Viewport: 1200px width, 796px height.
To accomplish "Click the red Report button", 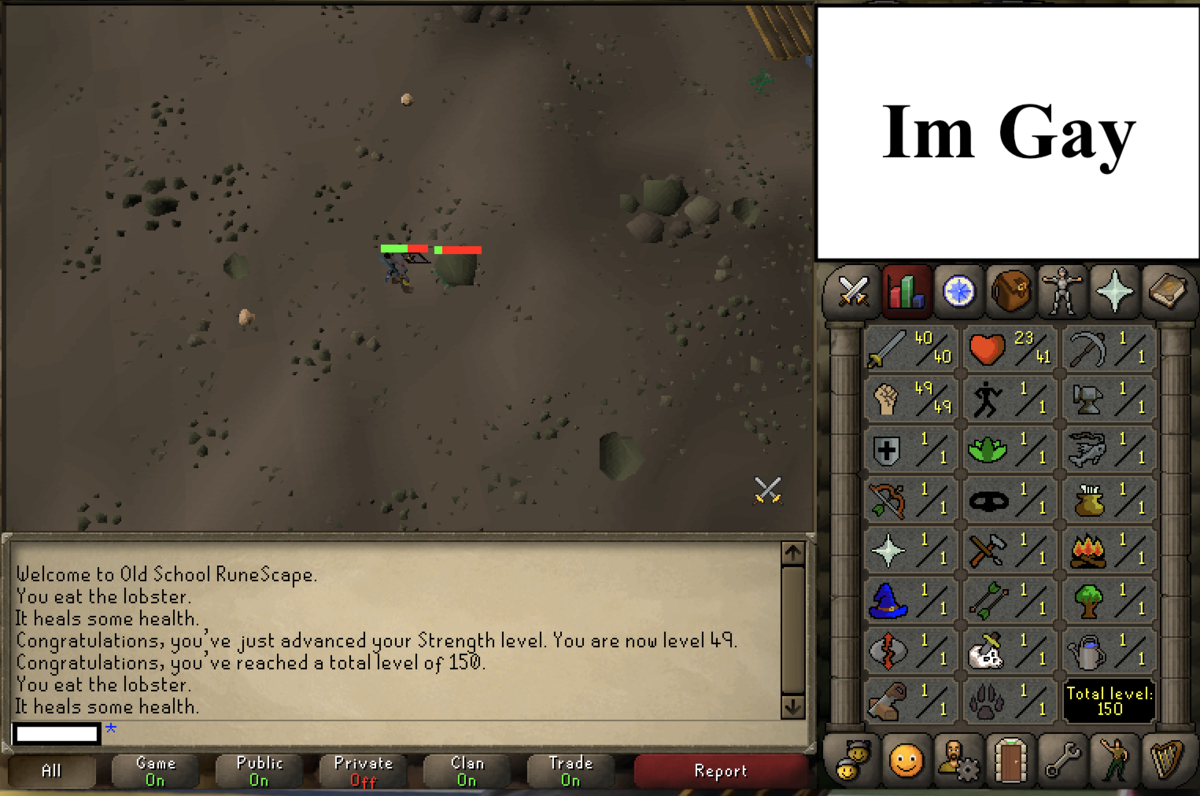I will tap(720, 771).
